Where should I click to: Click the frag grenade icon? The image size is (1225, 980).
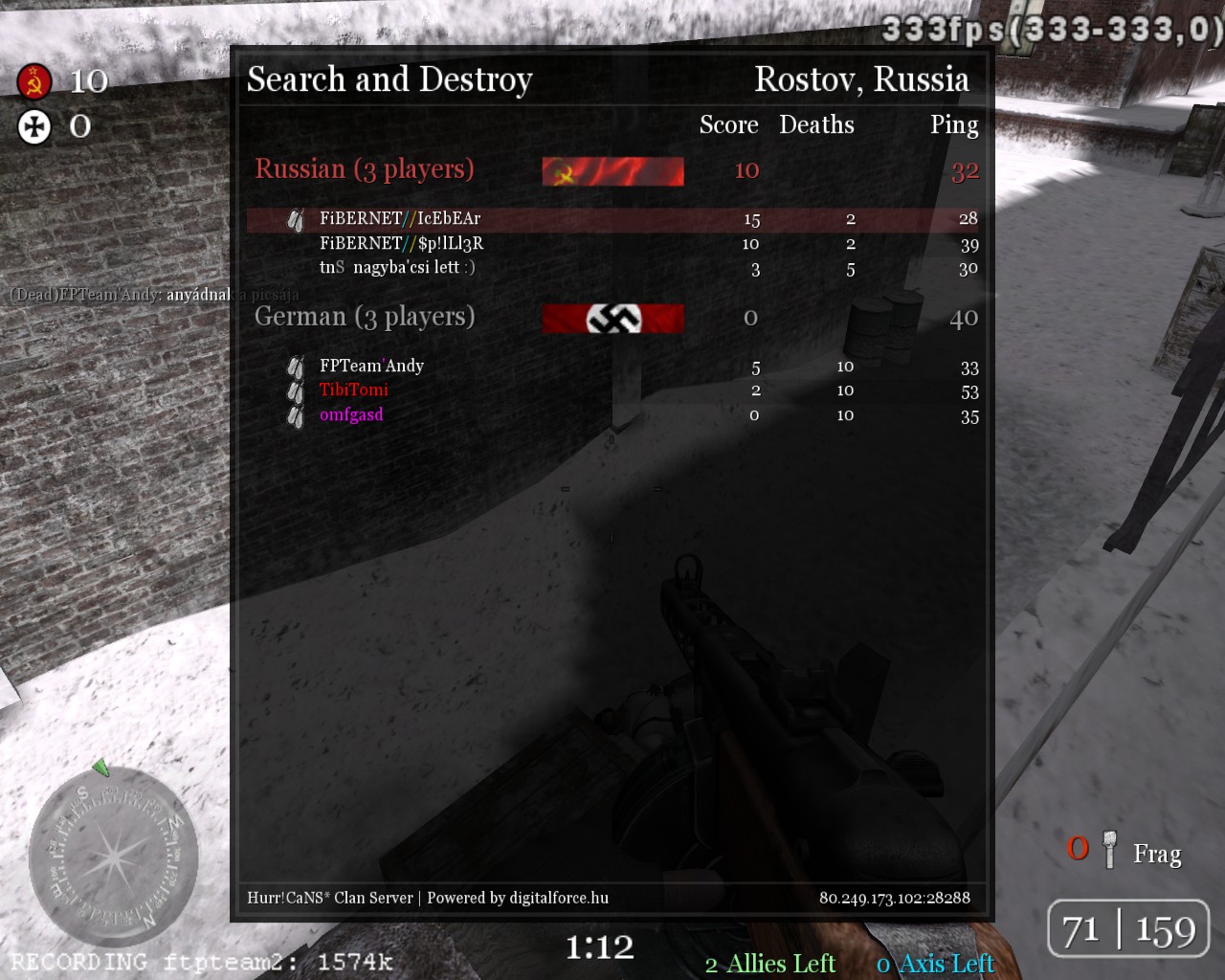tap(1110, 850)
